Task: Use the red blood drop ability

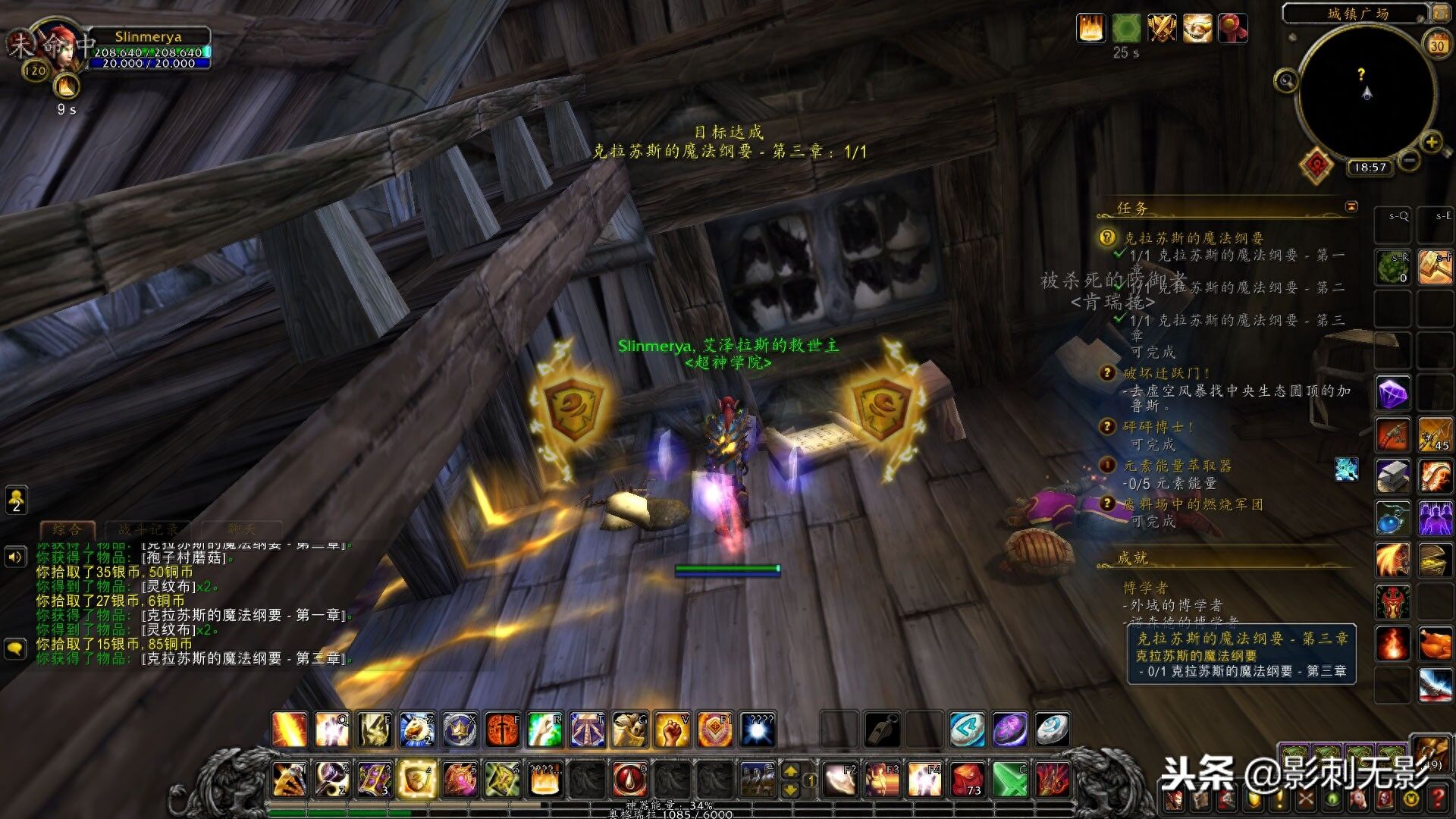Action: coord(629,779)
